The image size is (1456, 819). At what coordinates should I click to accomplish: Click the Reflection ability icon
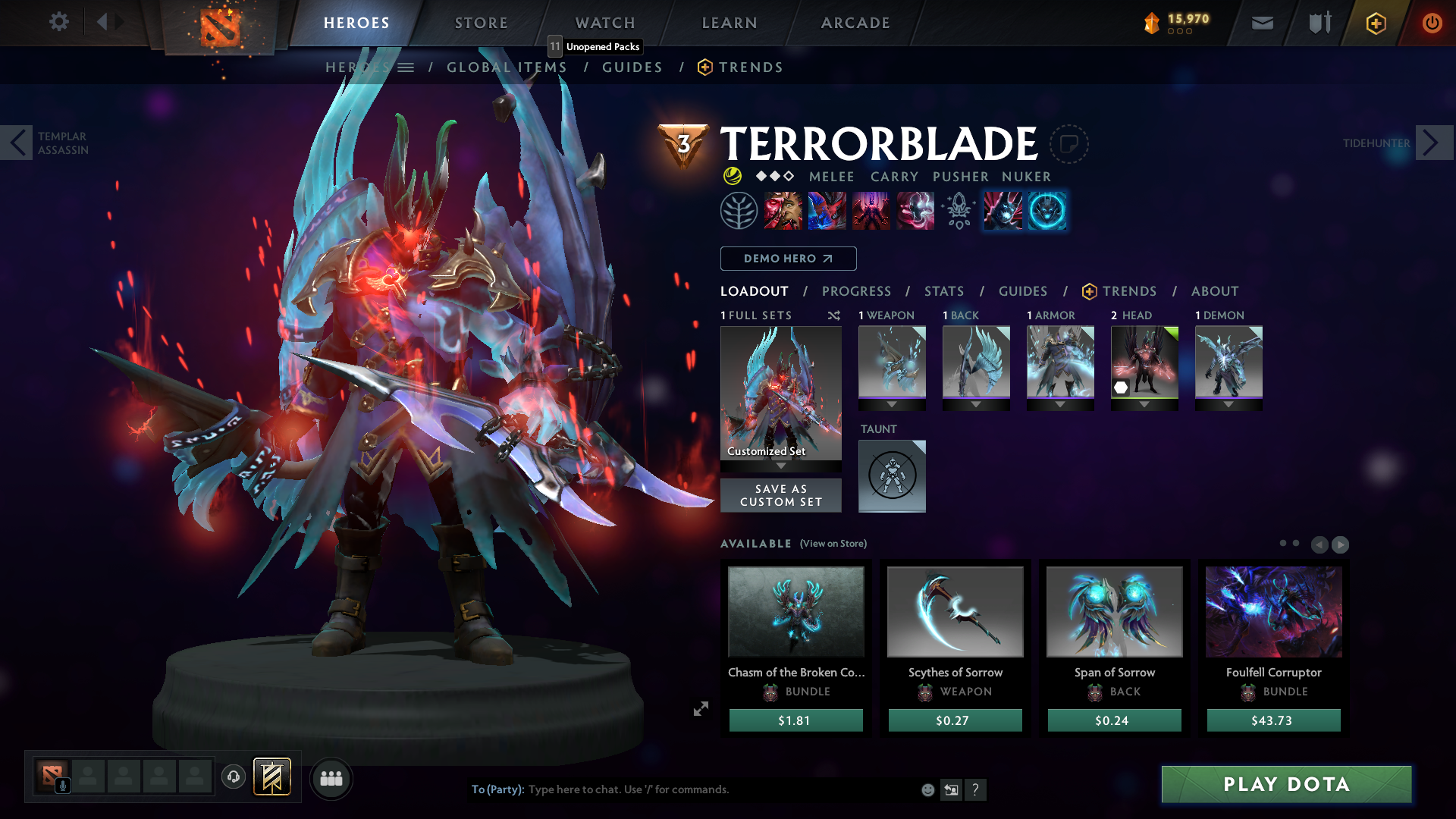pyautogui.click(x=783, y=211)
